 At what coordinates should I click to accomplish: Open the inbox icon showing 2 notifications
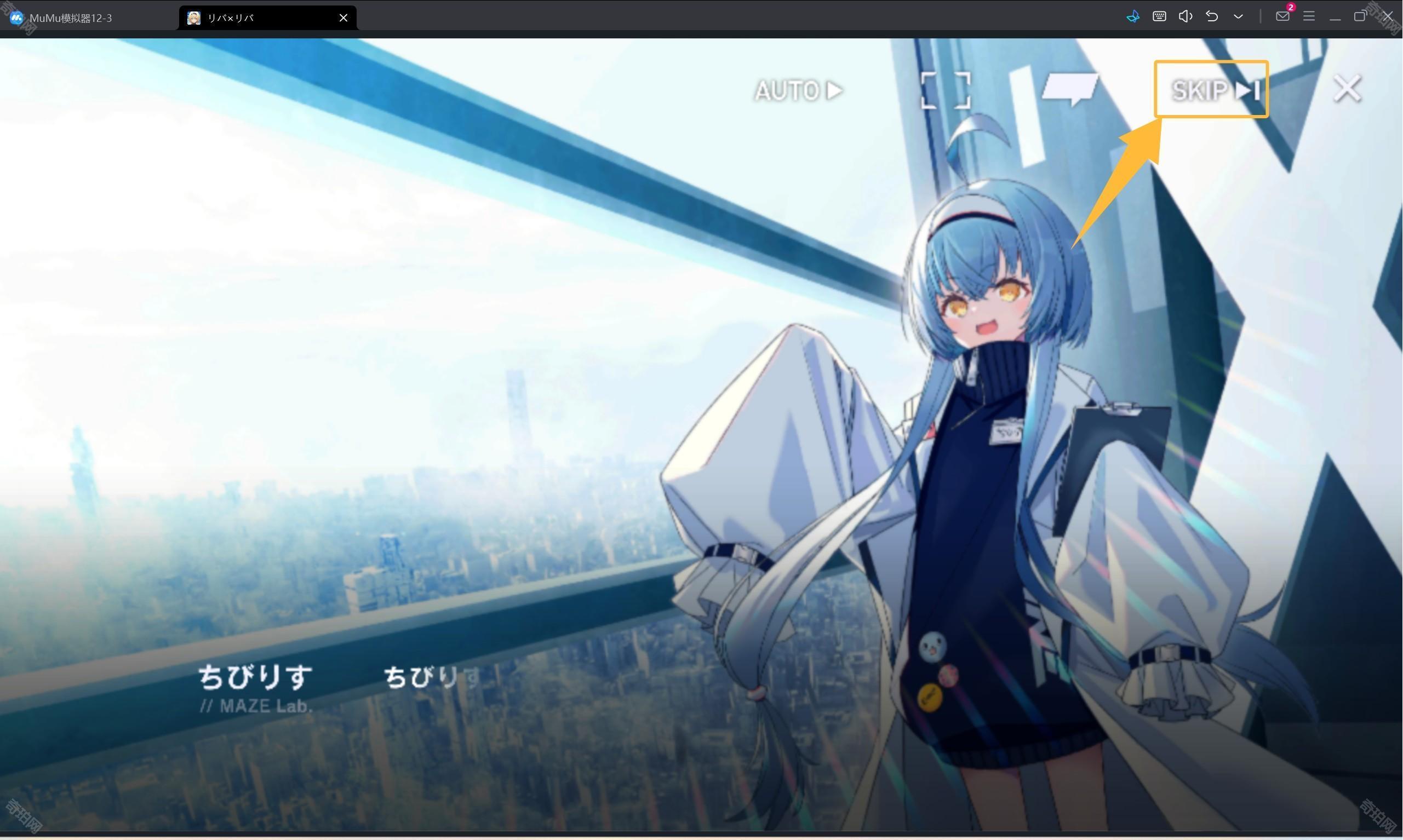pos(1282,16)
